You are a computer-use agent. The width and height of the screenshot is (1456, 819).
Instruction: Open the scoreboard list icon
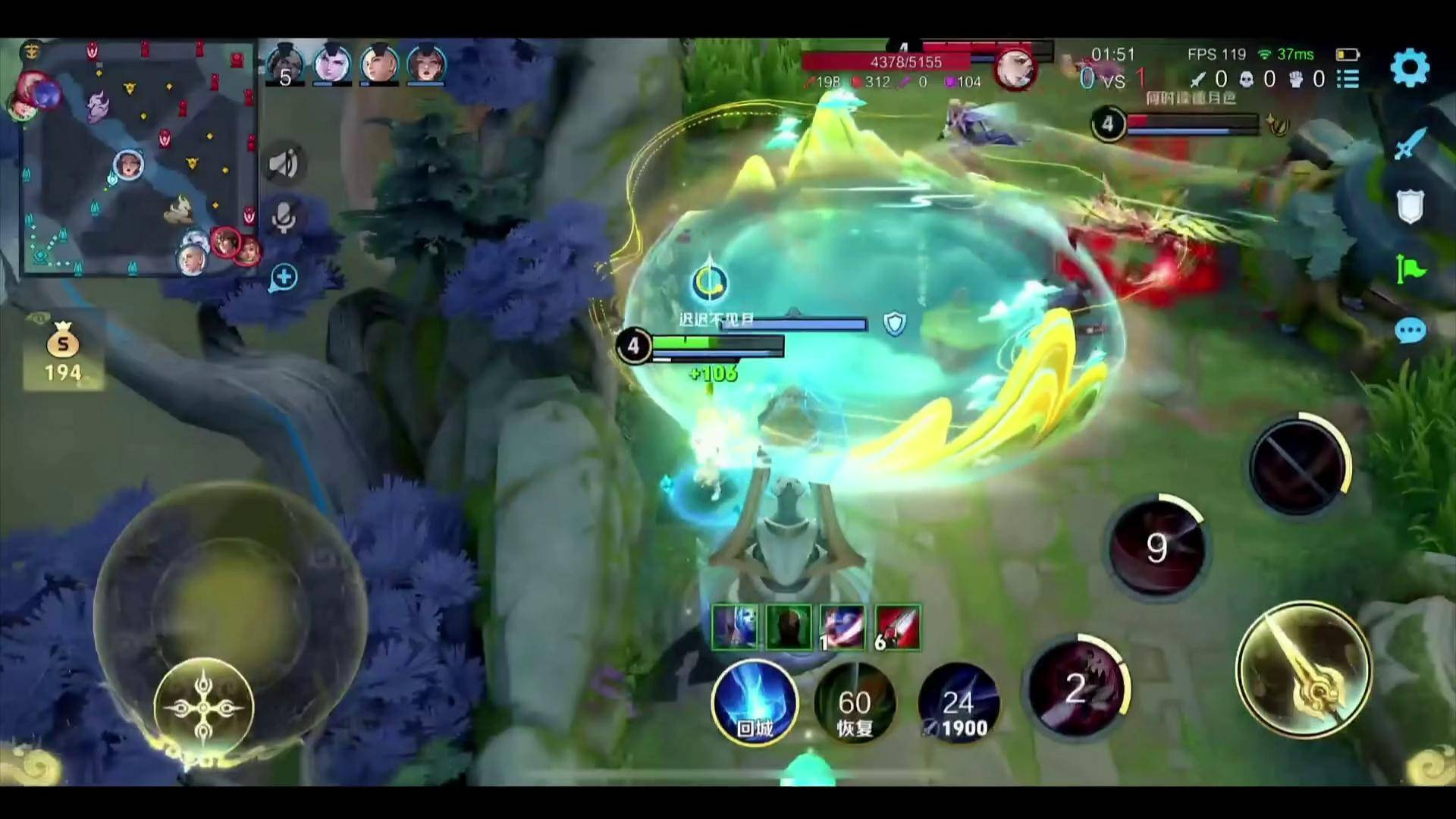tap(1348, 79)
